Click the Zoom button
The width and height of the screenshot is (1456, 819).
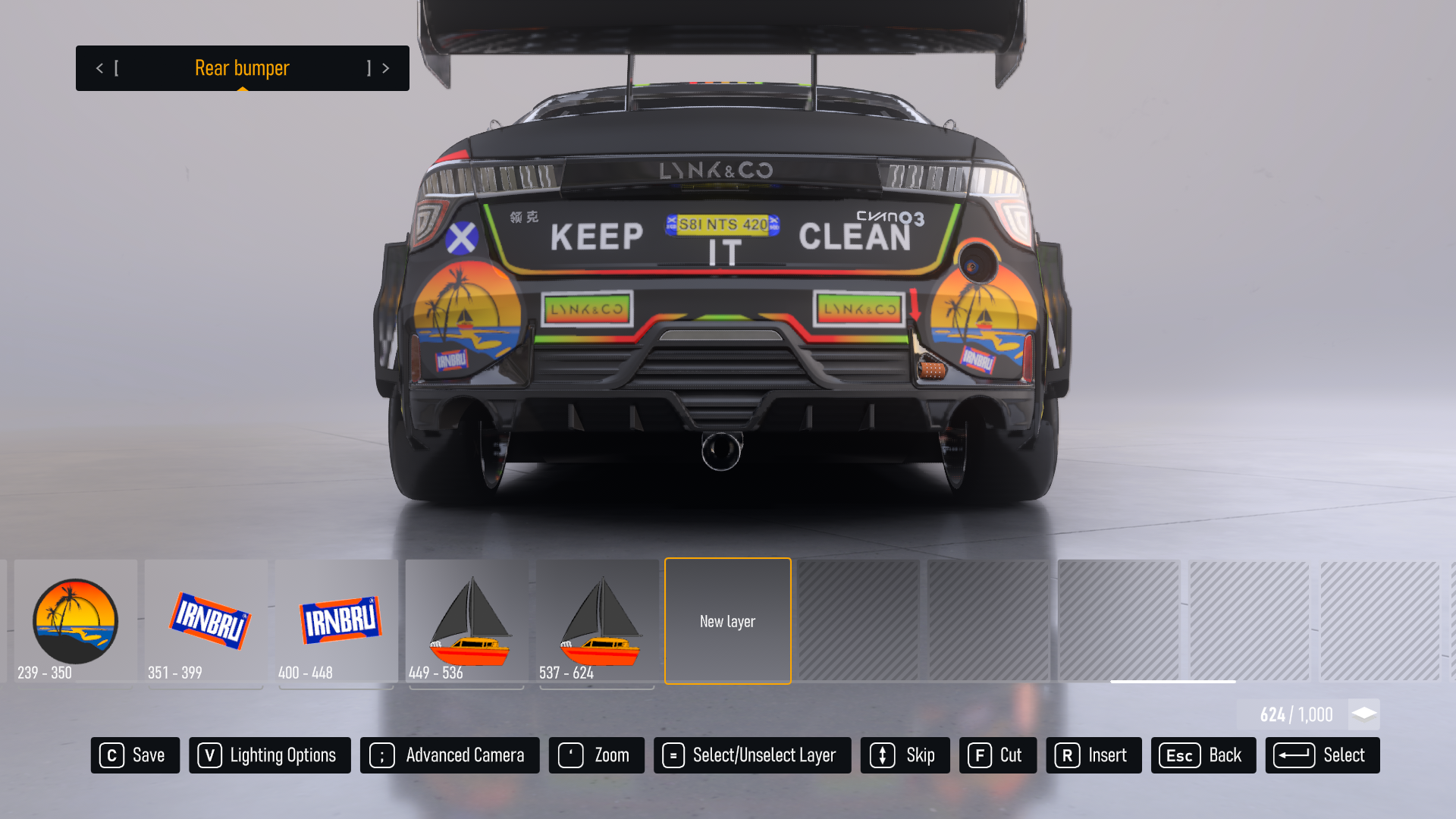click(x=596, y=755)
